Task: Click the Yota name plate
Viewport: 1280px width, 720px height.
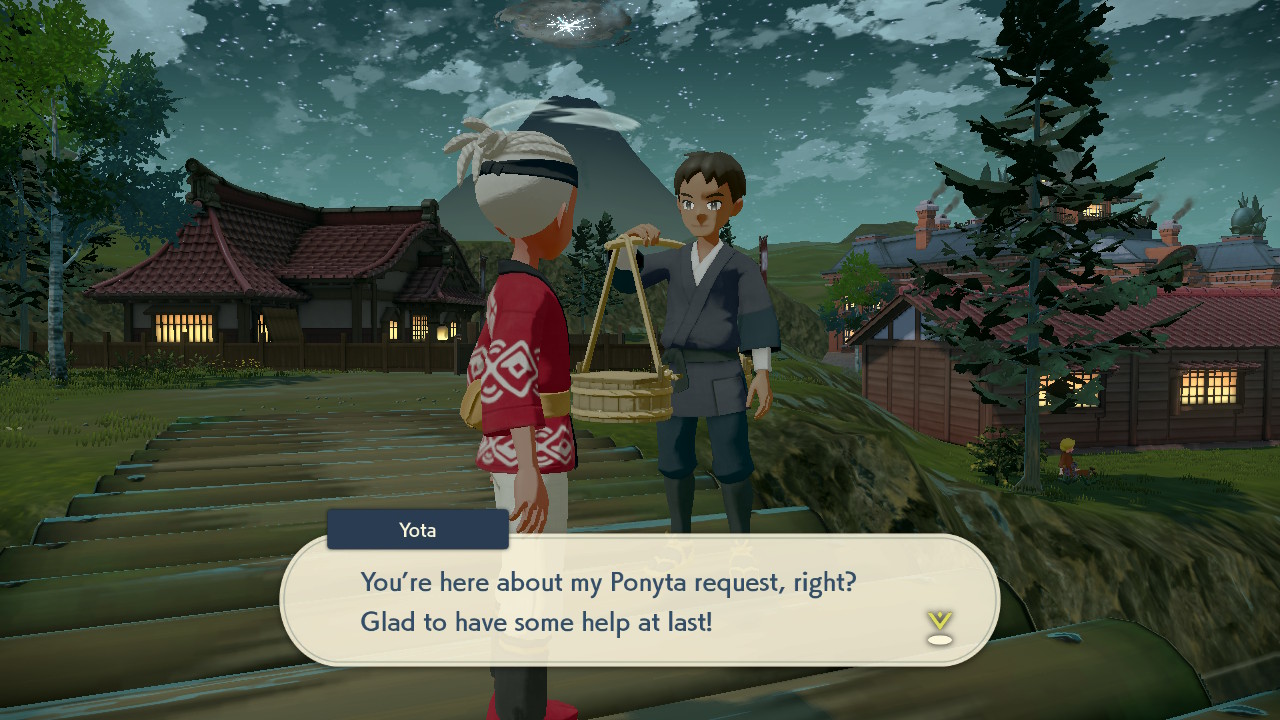Action: (417, 530)
